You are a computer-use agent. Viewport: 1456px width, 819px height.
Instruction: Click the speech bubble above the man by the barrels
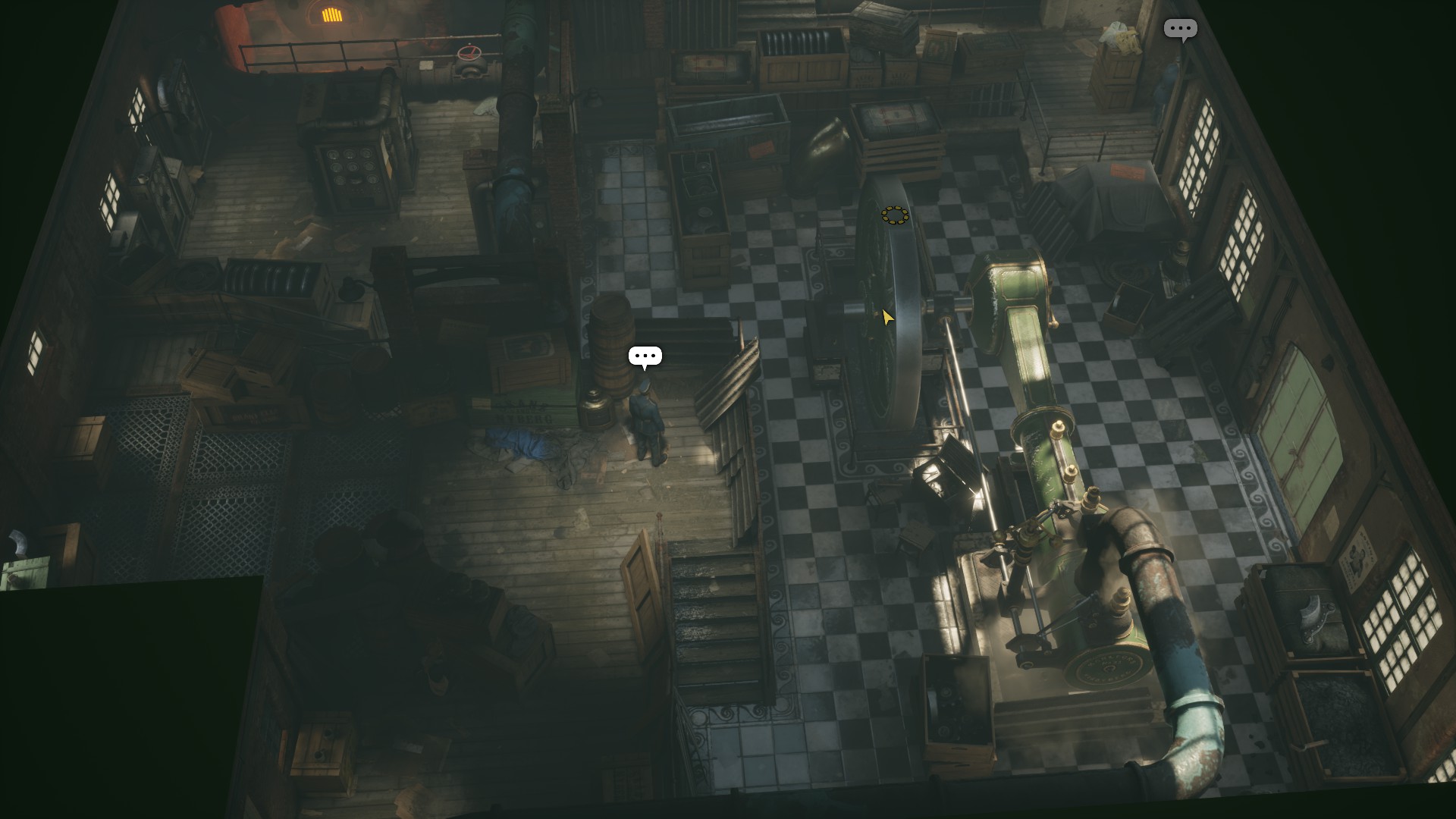(645, 356)
